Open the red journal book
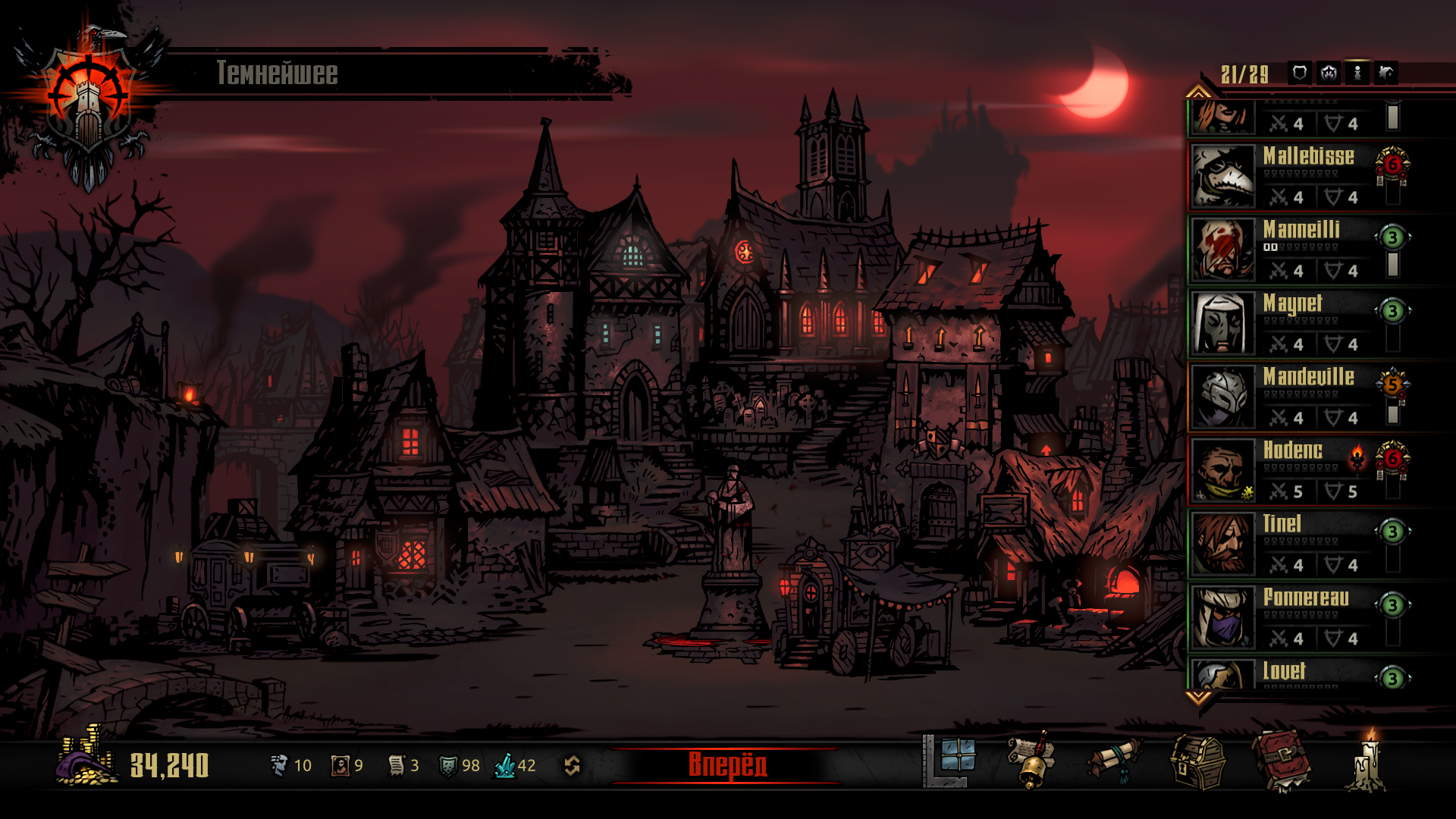 (x=1282, y=761)
